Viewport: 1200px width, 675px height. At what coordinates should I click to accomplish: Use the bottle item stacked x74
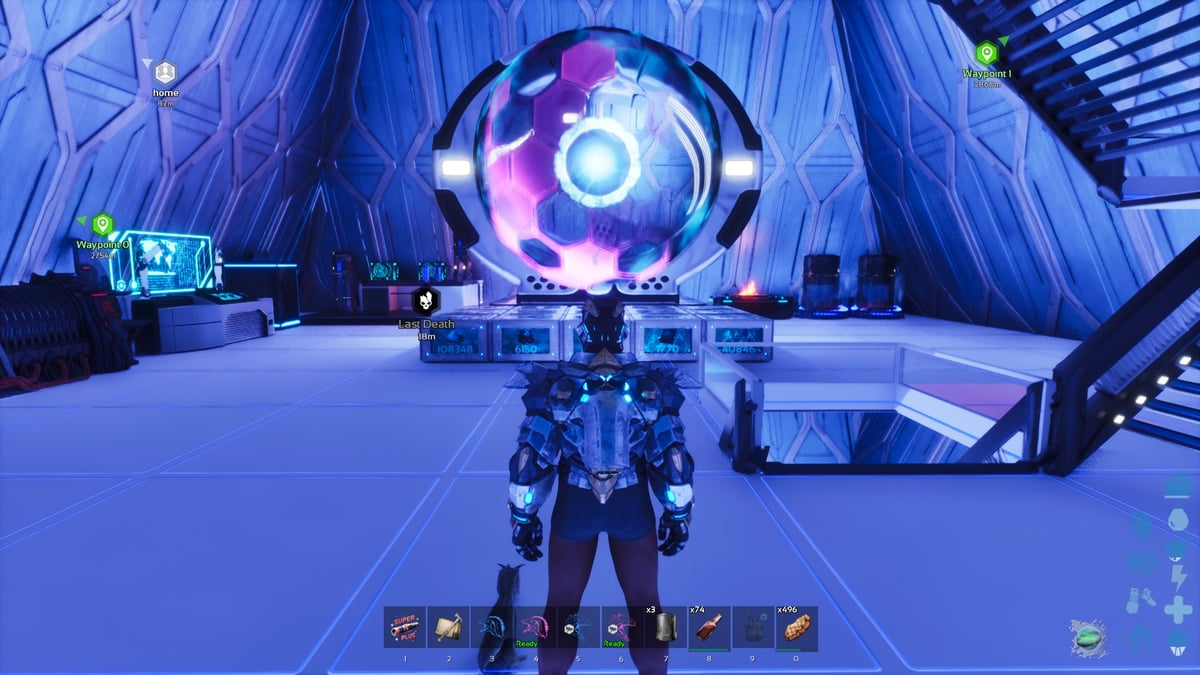(x=709, y=627)
